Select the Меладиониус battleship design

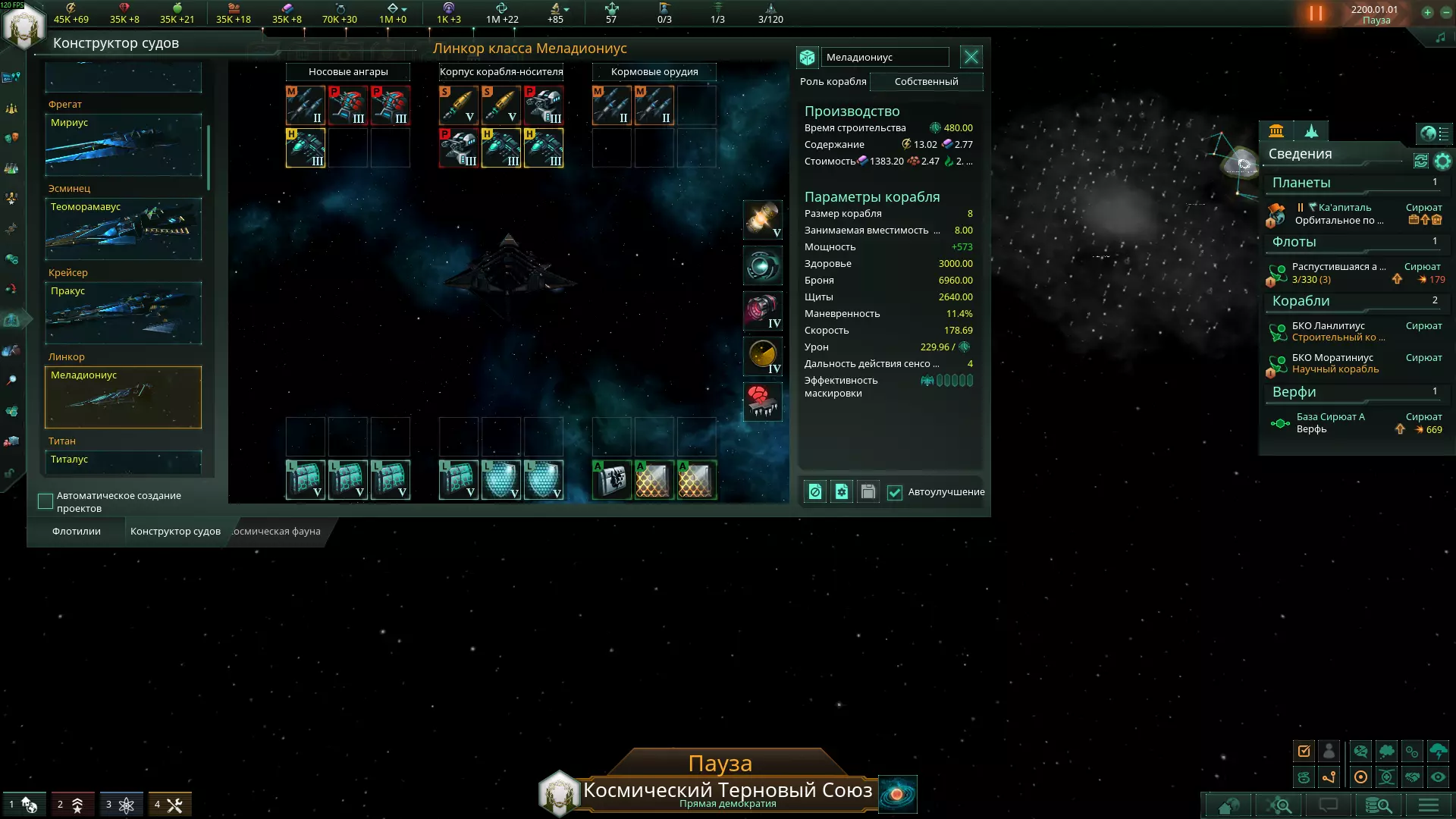click(123, 397)
